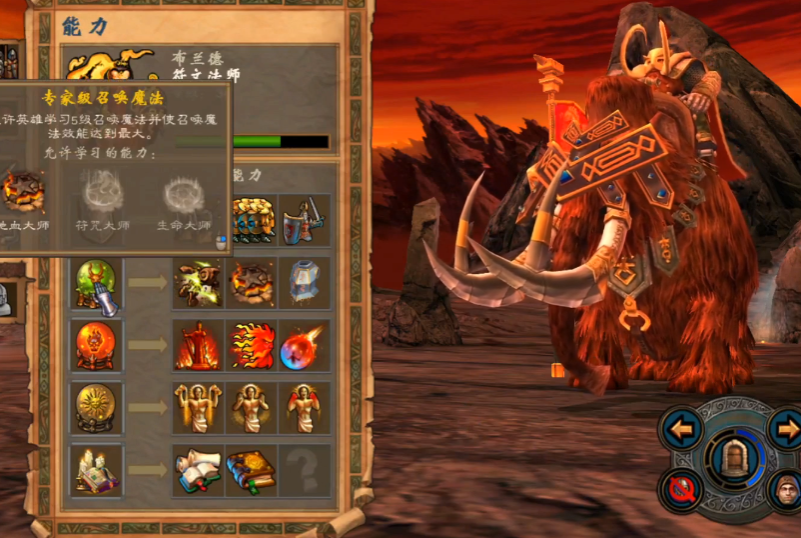
Task: Select the knight with shield ability icon
Action: [x=304, y=220]
